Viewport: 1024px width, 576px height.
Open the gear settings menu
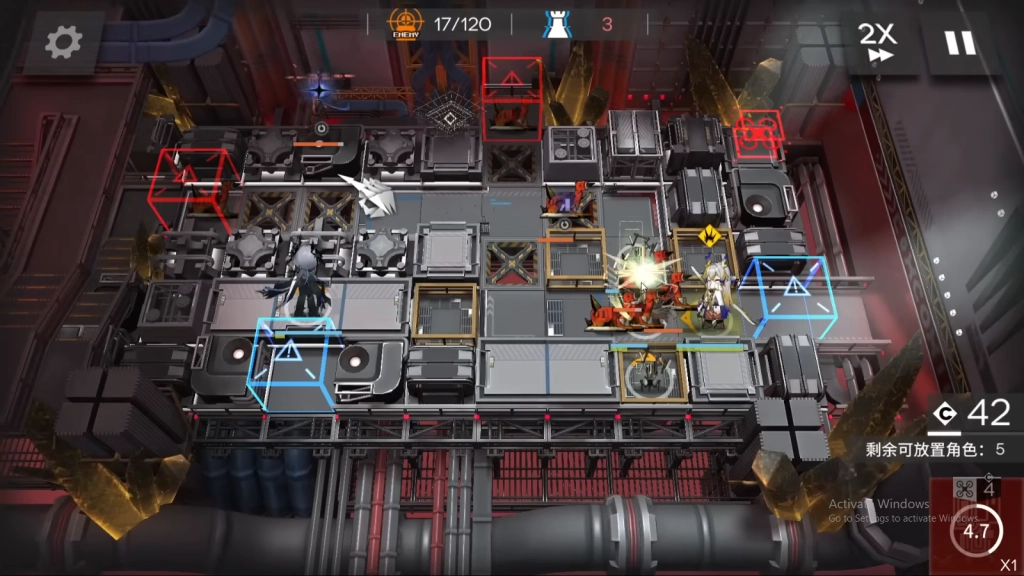coord(64,42)
